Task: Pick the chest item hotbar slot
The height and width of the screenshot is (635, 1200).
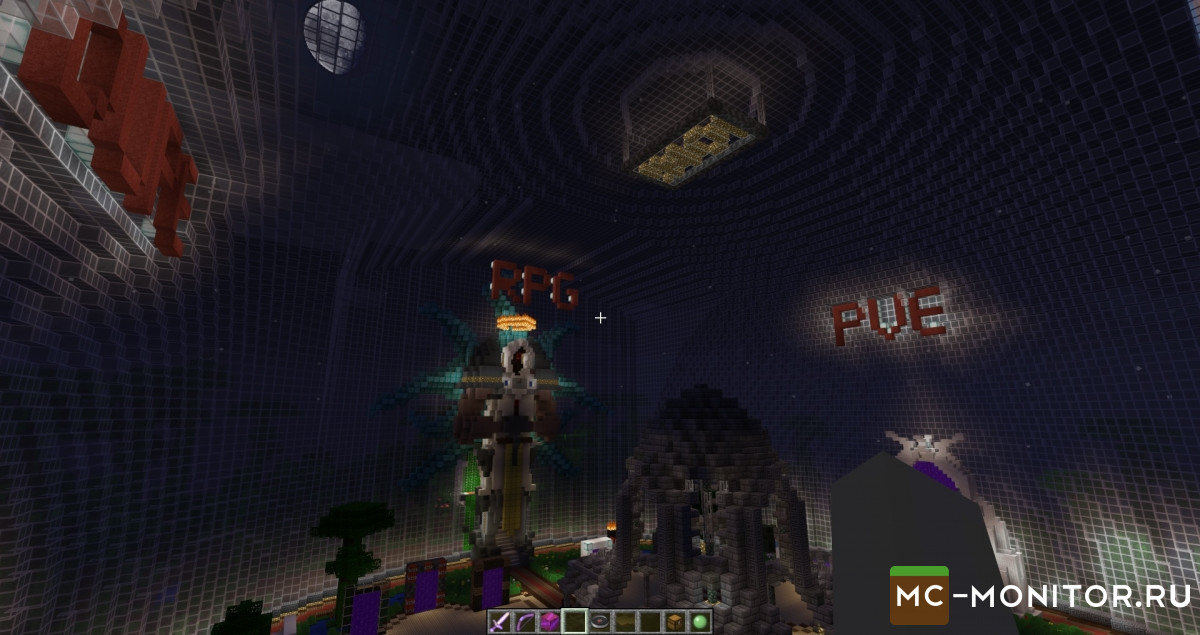Action: tap(675, 621)
